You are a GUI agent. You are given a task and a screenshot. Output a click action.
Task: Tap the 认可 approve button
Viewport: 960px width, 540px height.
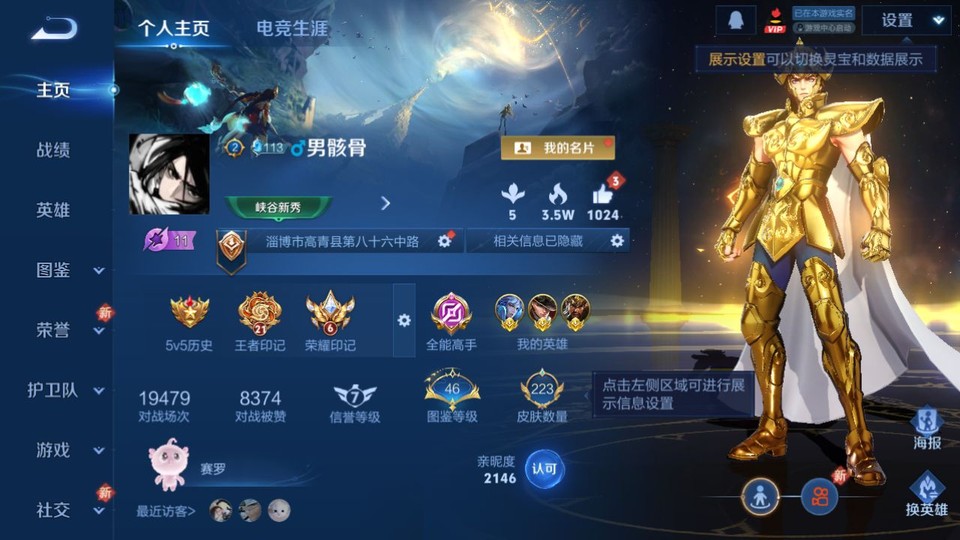(544, 468)
